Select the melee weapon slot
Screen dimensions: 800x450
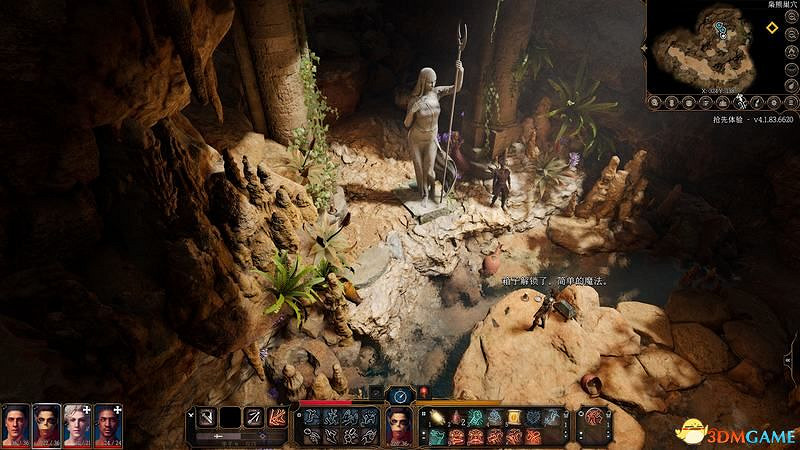pyautogui.click(x=207, y=415)
